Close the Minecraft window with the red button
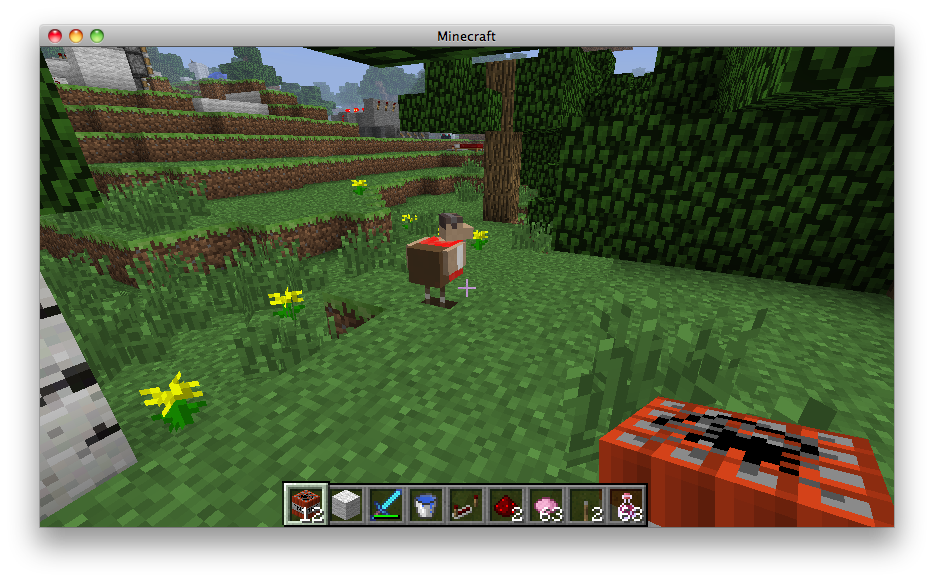This screenshot has height=582, width=934. 54,36
